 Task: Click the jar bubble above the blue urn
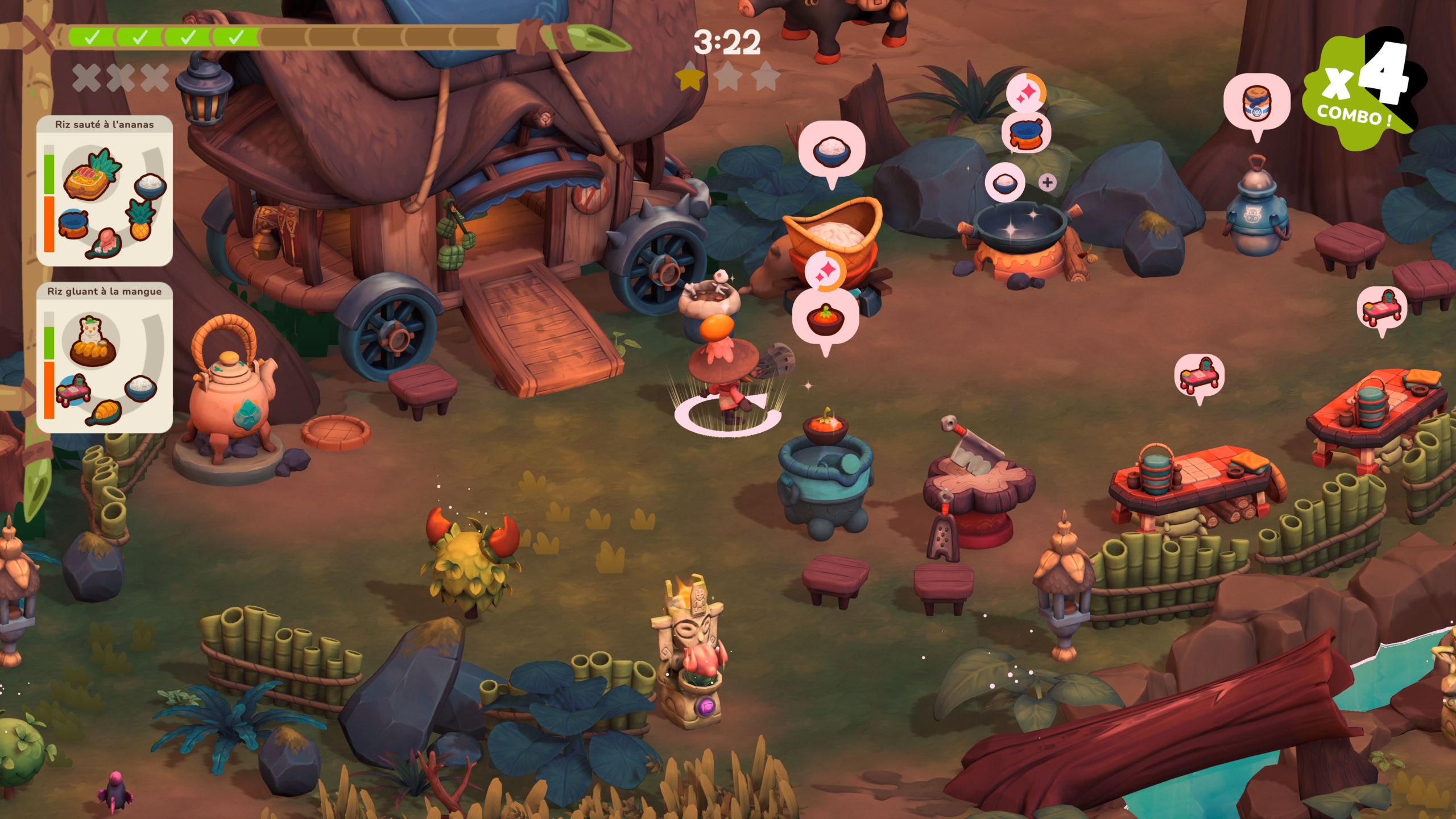tap(1256, 104)
